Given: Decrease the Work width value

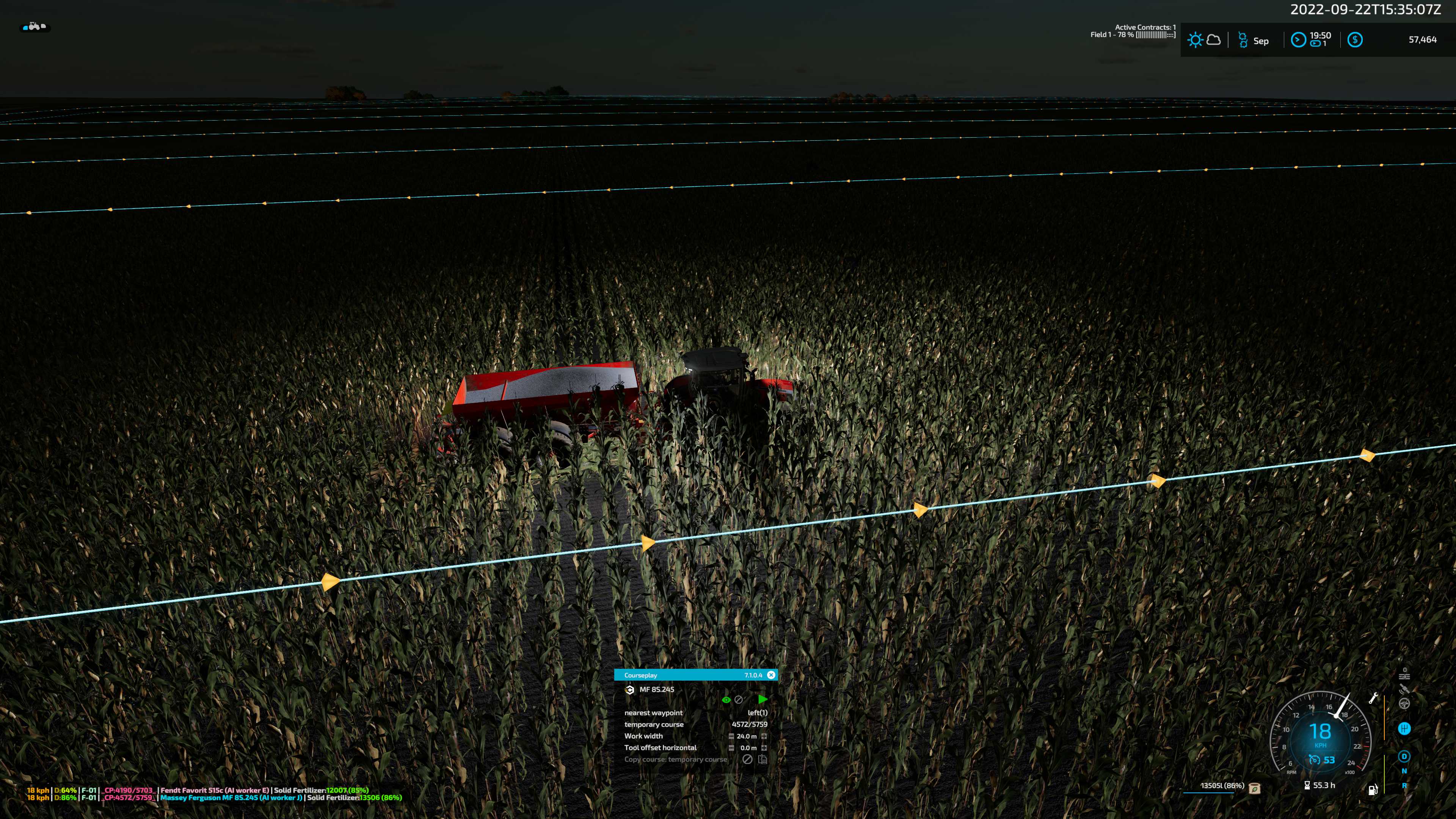Looking at the screenshot, I should click(731, 736).
